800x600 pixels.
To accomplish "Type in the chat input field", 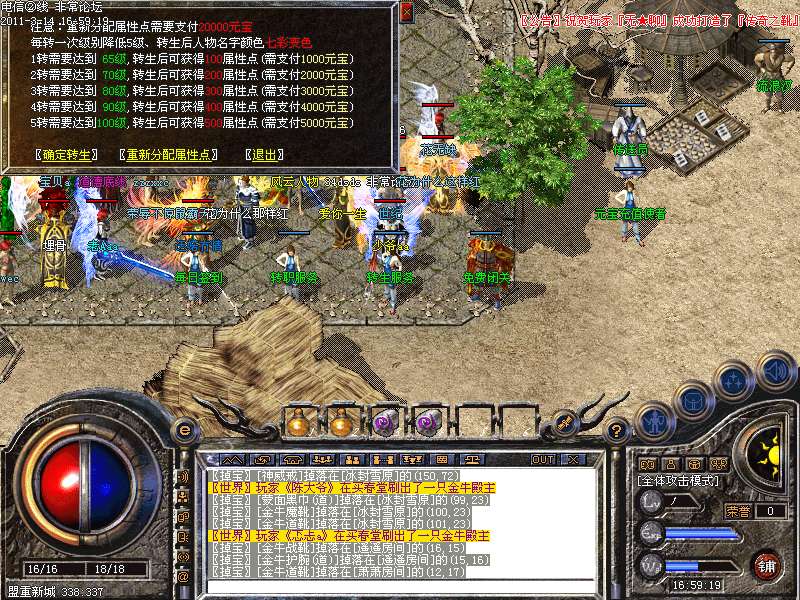I will click(400, 586).
